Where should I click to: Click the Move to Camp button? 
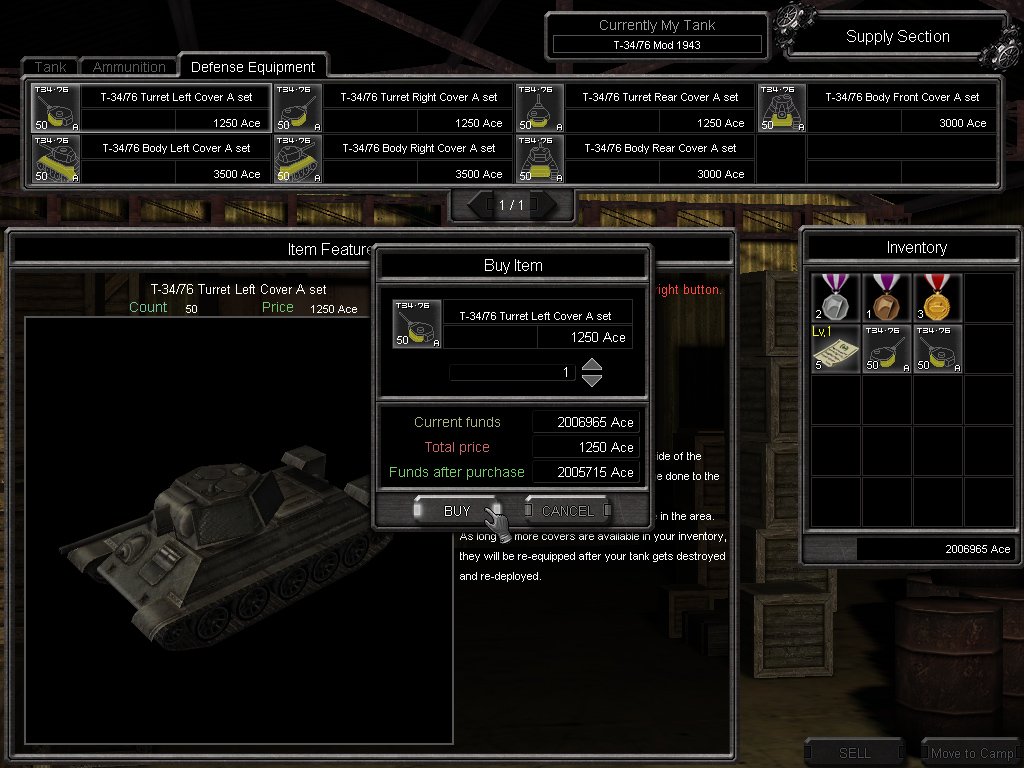(x=971, y=753)
